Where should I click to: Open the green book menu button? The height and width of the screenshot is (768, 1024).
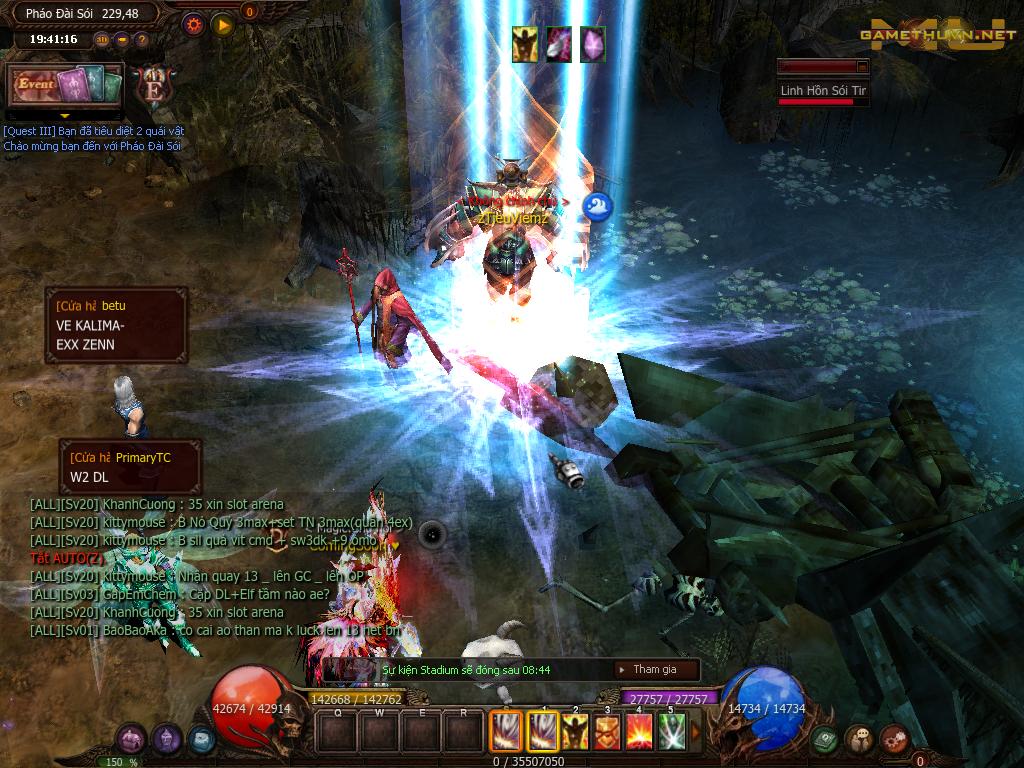[x=825, y=739]
